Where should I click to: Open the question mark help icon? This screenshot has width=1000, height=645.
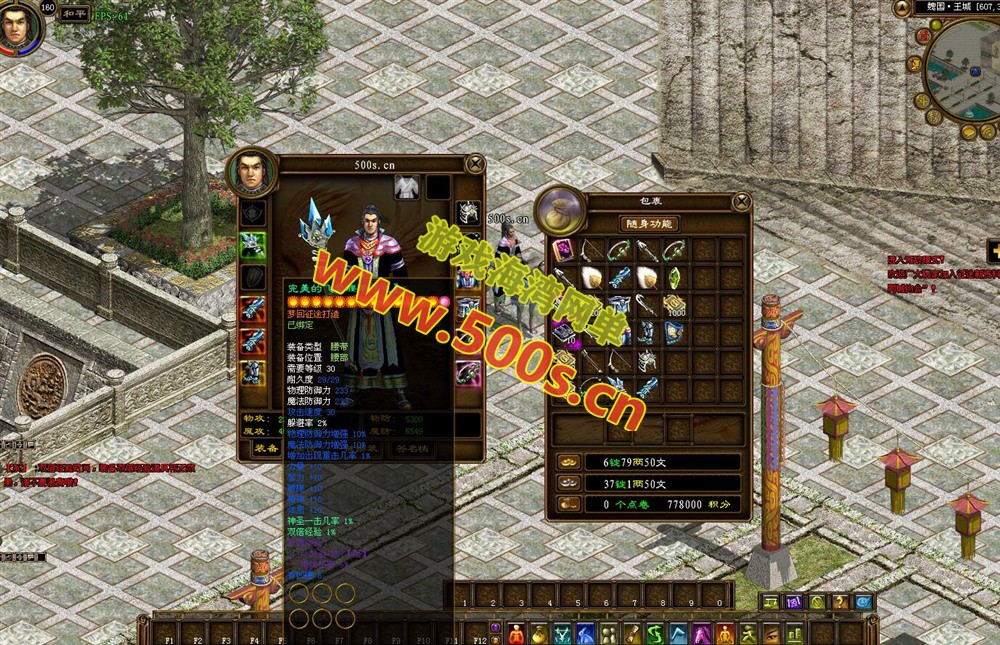tap(842, 602)
